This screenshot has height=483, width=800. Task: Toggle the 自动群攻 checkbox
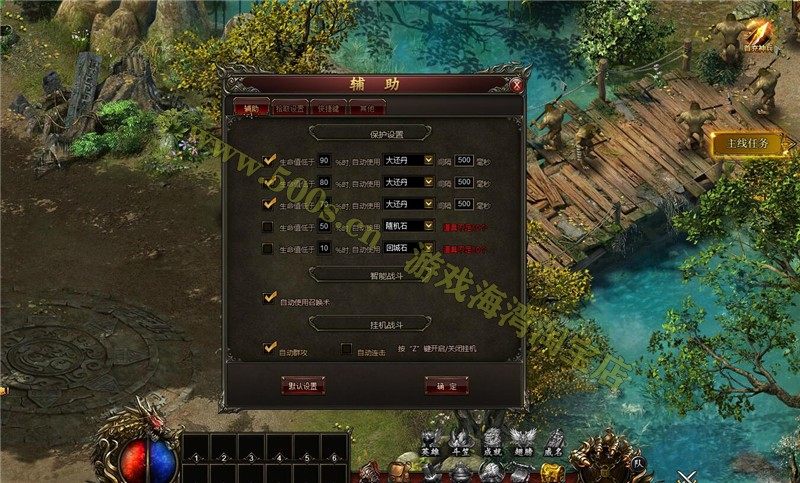coord(268,348)
